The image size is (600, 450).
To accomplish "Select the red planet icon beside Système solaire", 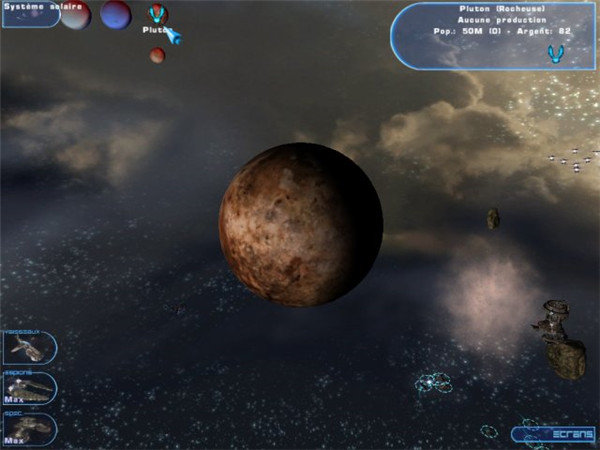I will [76, 14].
